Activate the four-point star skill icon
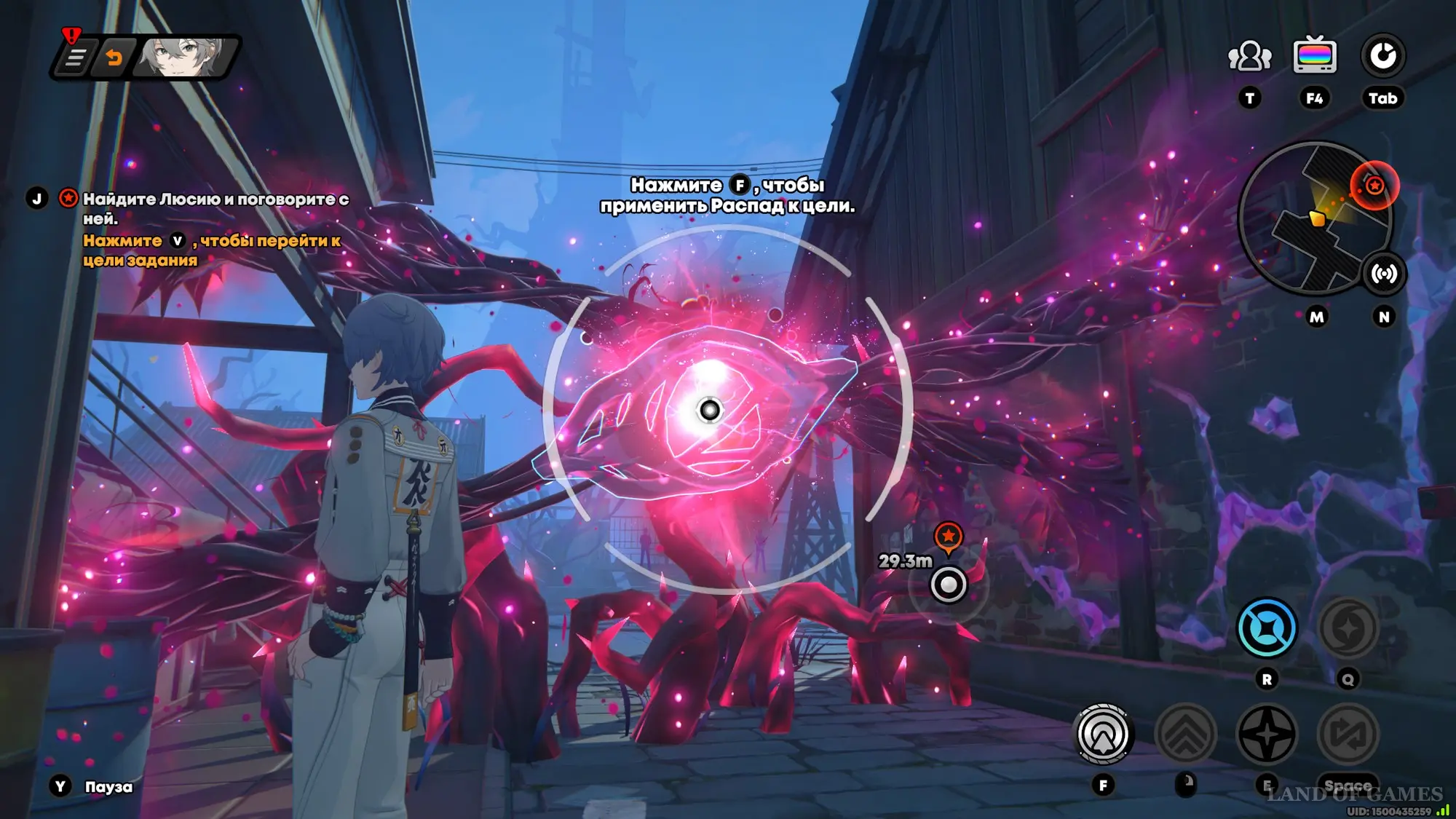Screen dimensions: 1456x819 click(1267, 735)
